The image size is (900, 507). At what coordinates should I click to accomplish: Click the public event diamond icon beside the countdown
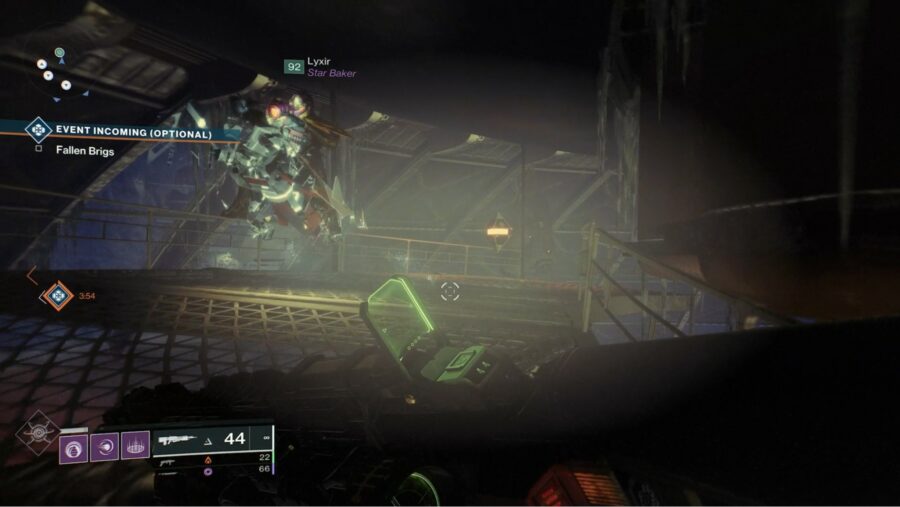(56, 296)
